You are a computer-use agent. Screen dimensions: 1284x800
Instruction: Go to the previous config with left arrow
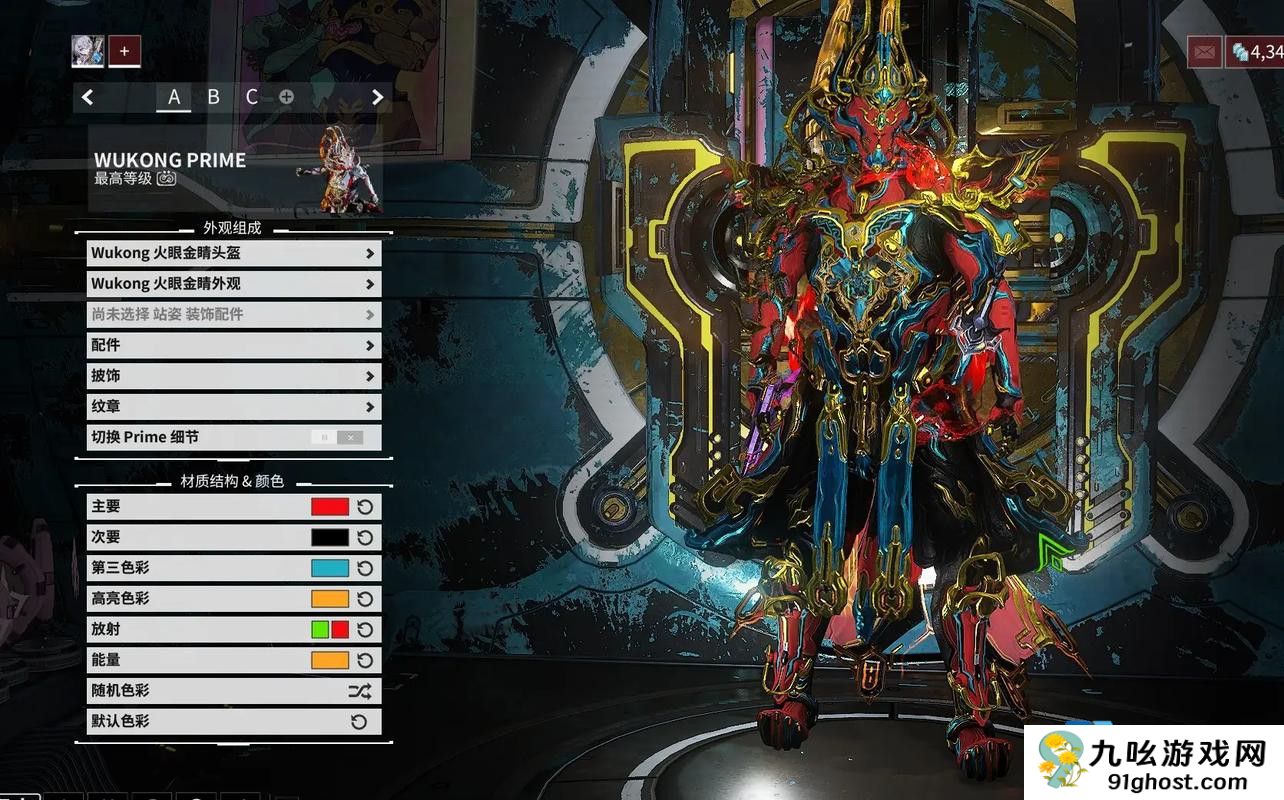[88, 97]
